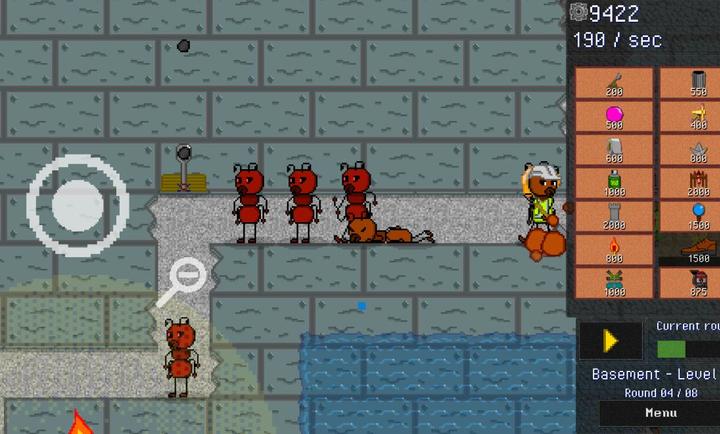Click the yellow play arrow button
The image size is (720, 434).
(610, 341)
